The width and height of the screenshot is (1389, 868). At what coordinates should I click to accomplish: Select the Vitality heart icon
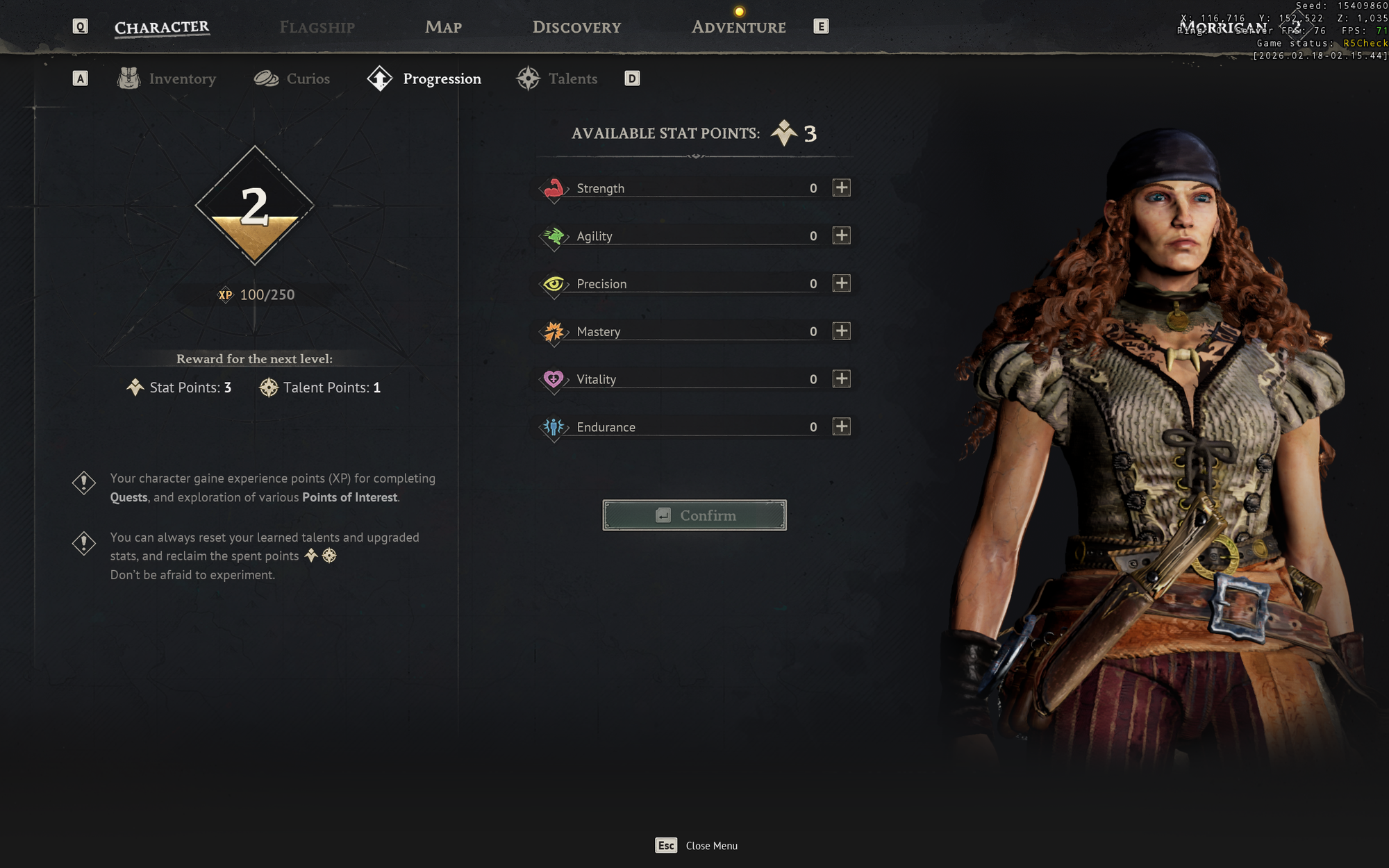553,379
